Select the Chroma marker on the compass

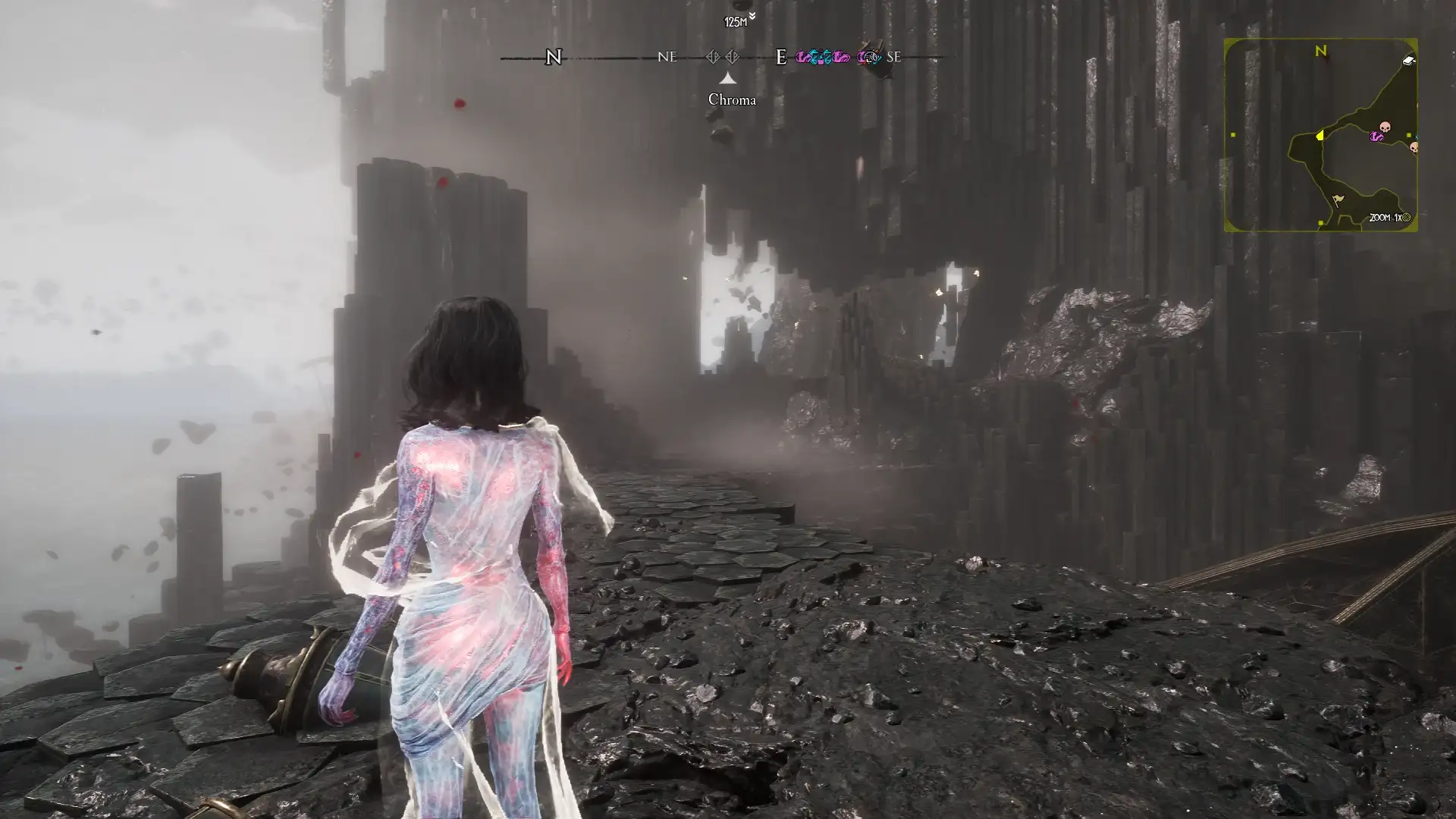tap(728, 78)
